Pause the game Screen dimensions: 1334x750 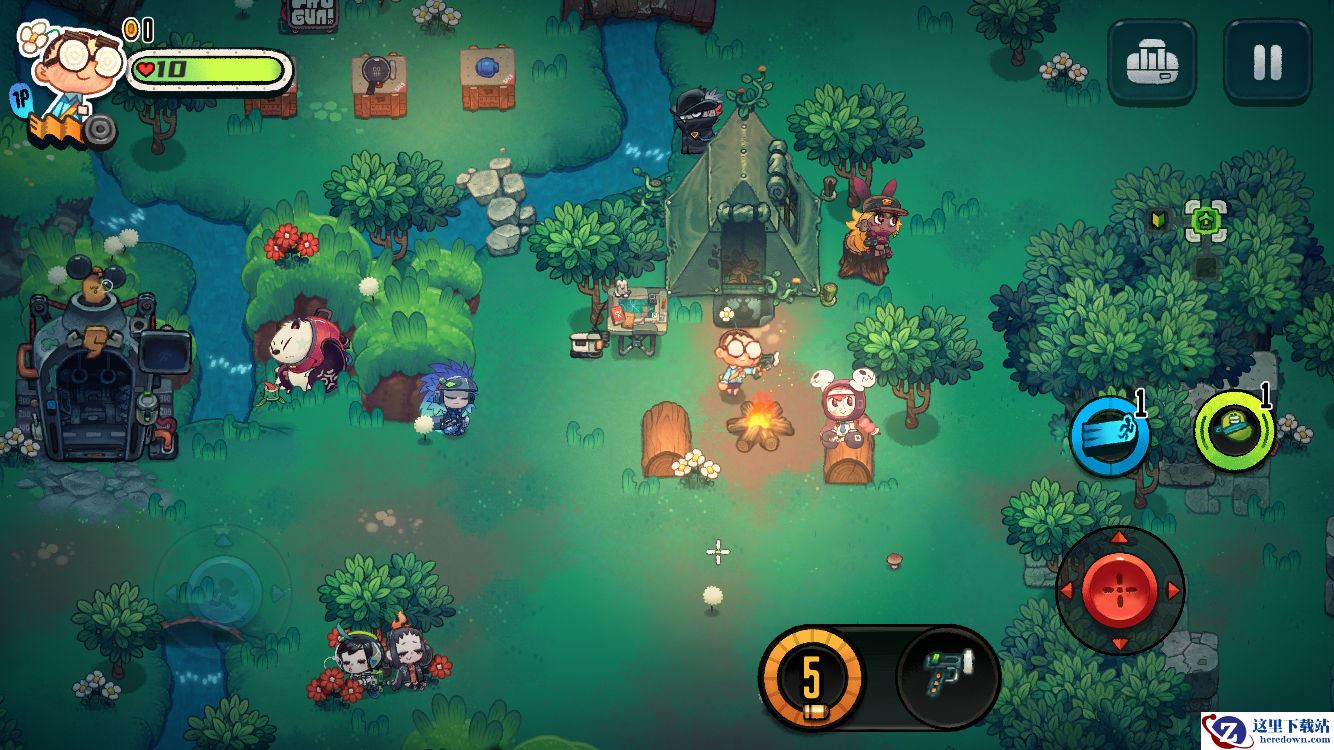pyautogui.click(x=1267, y=62)
